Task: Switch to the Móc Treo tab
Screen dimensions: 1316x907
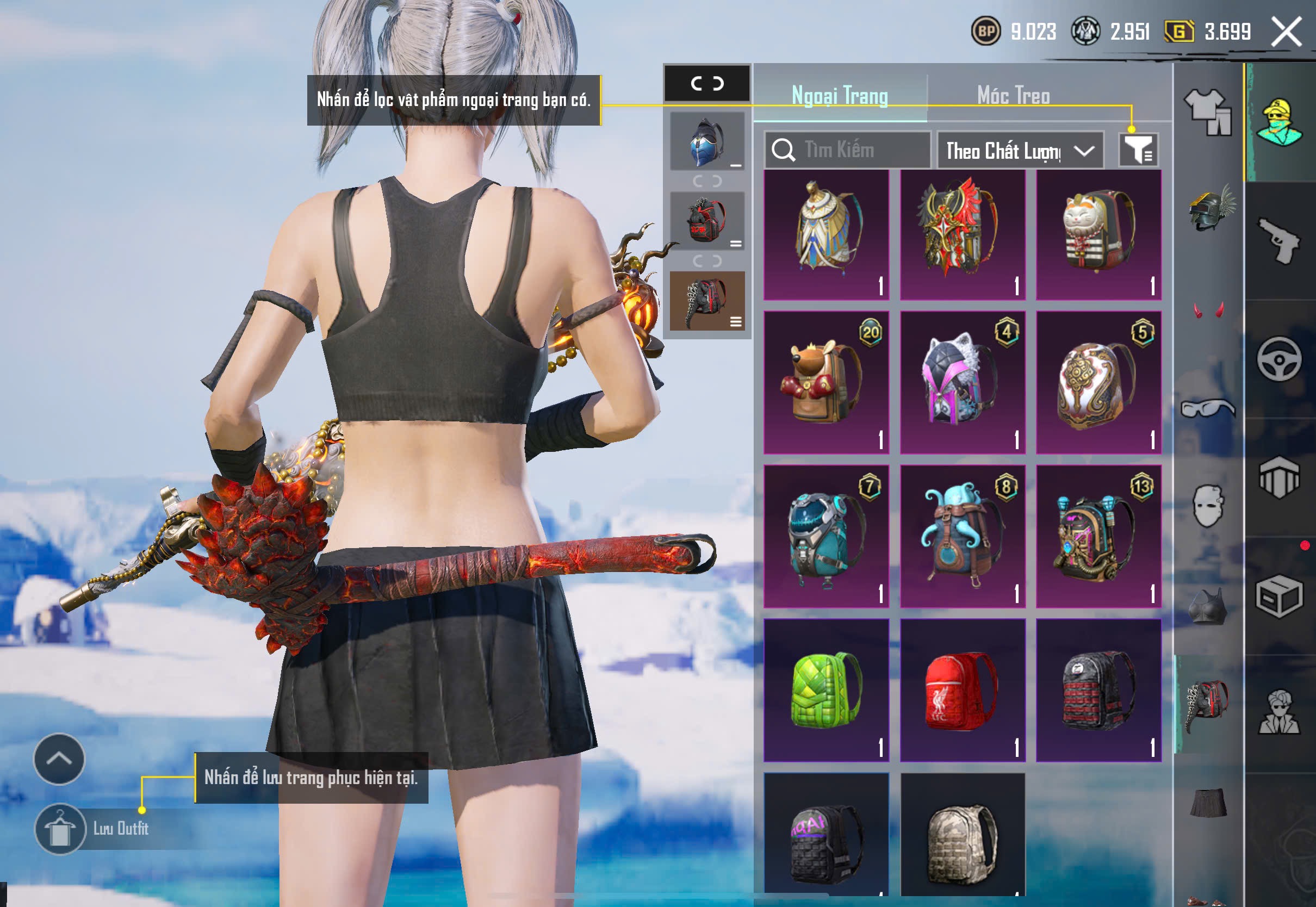Action: coord(1013,96)
